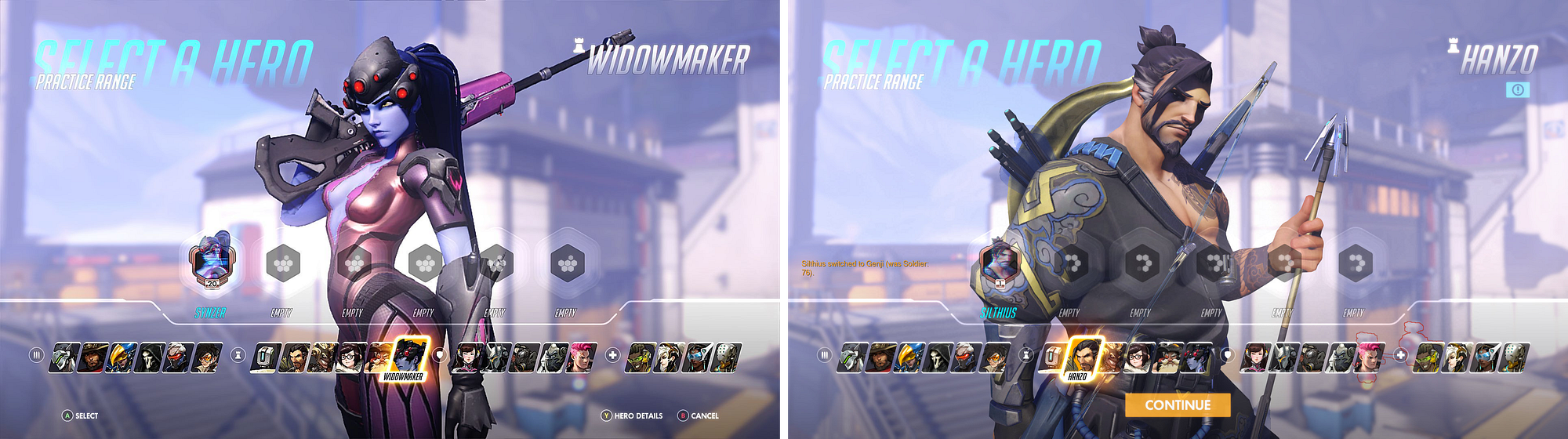Open Synzer's player slot portrait

[211, 262]
